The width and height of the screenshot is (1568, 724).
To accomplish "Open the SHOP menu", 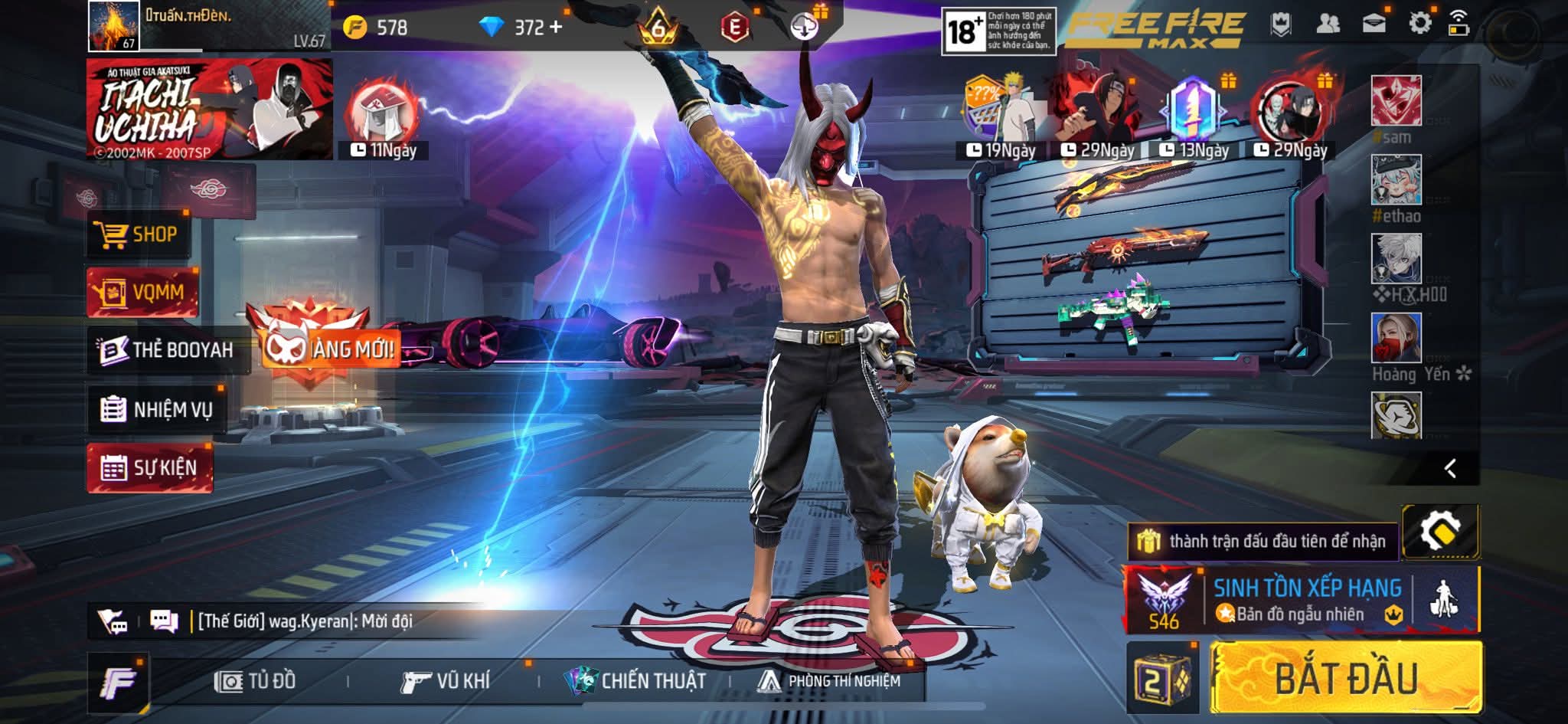I will 138,234.
